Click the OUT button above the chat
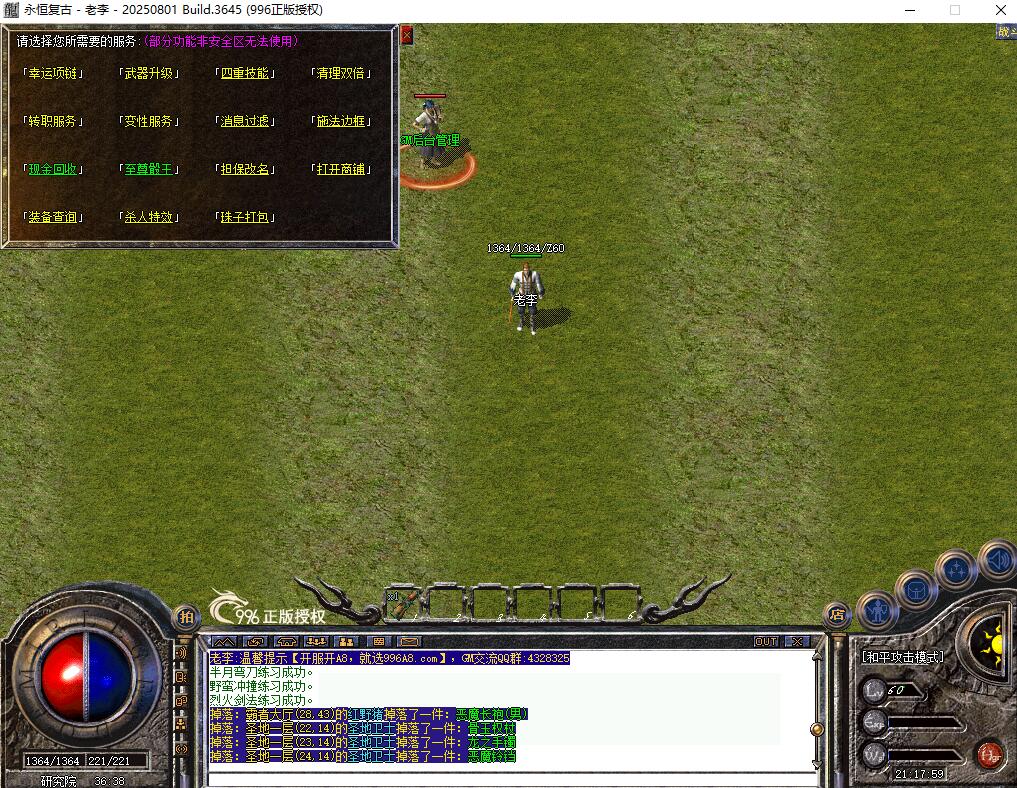 [766, 641]
